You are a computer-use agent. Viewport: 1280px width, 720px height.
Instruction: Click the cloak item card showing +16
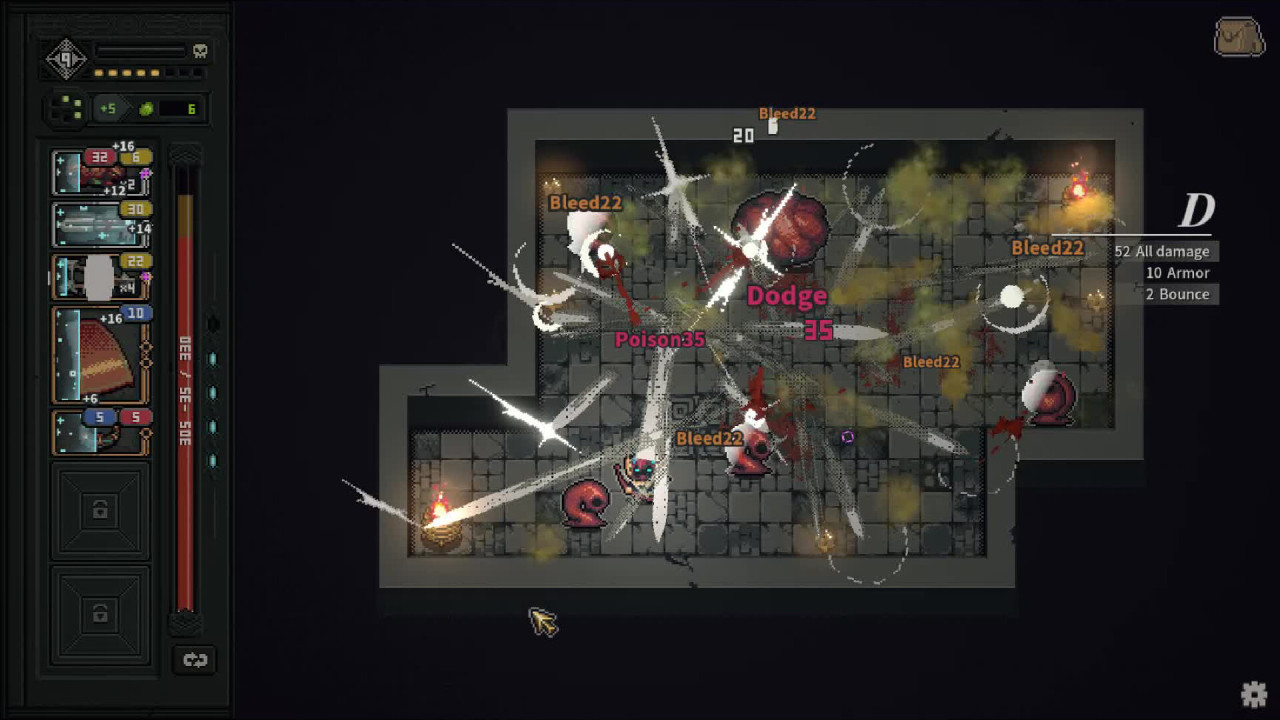point(100,352)
